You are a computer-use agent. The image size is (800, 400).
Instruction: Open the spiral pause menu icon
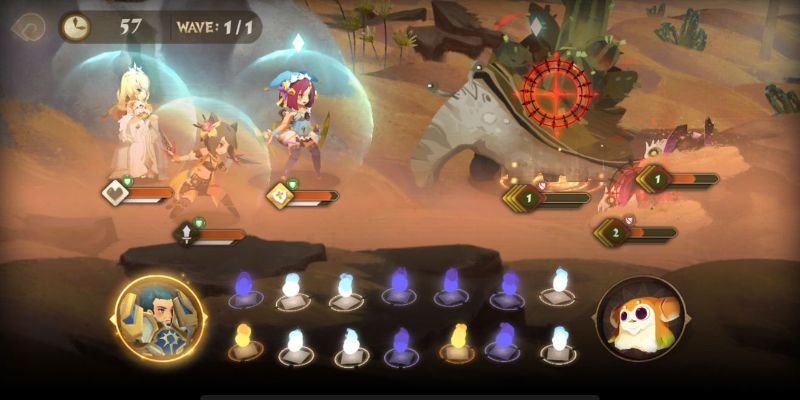(x=28, y=27)
